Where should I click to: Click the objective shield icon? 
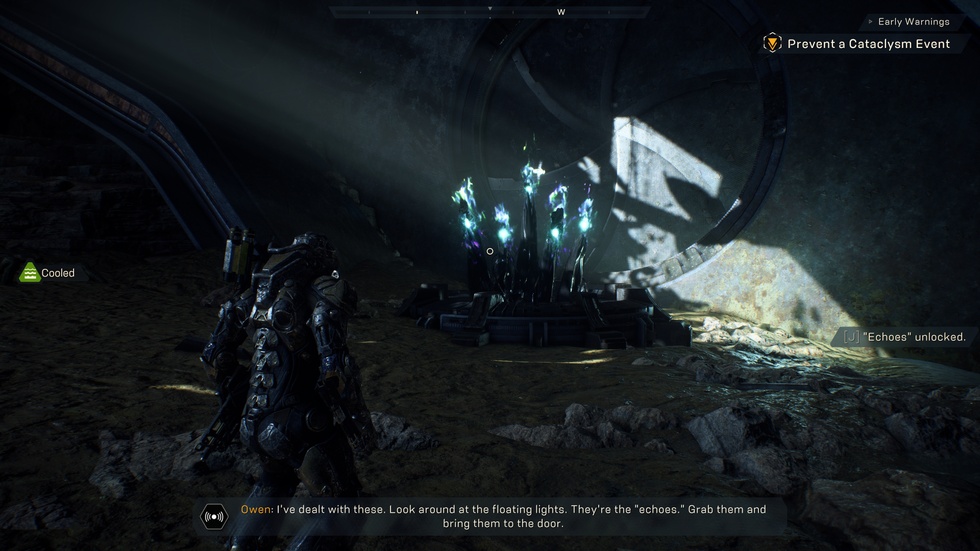[772, 43]
